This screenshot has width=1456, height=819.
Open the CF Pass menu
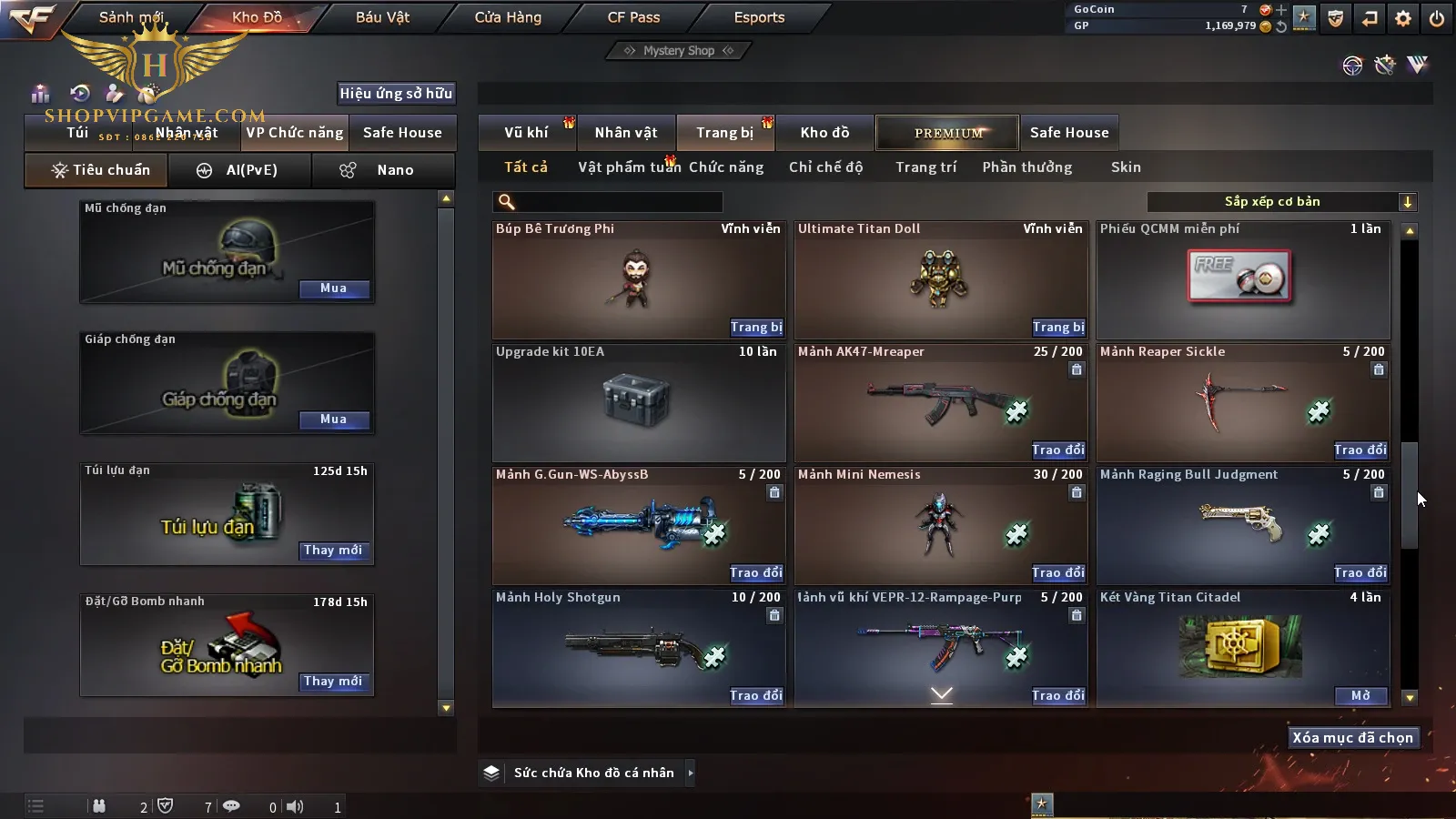click(633, 17)
